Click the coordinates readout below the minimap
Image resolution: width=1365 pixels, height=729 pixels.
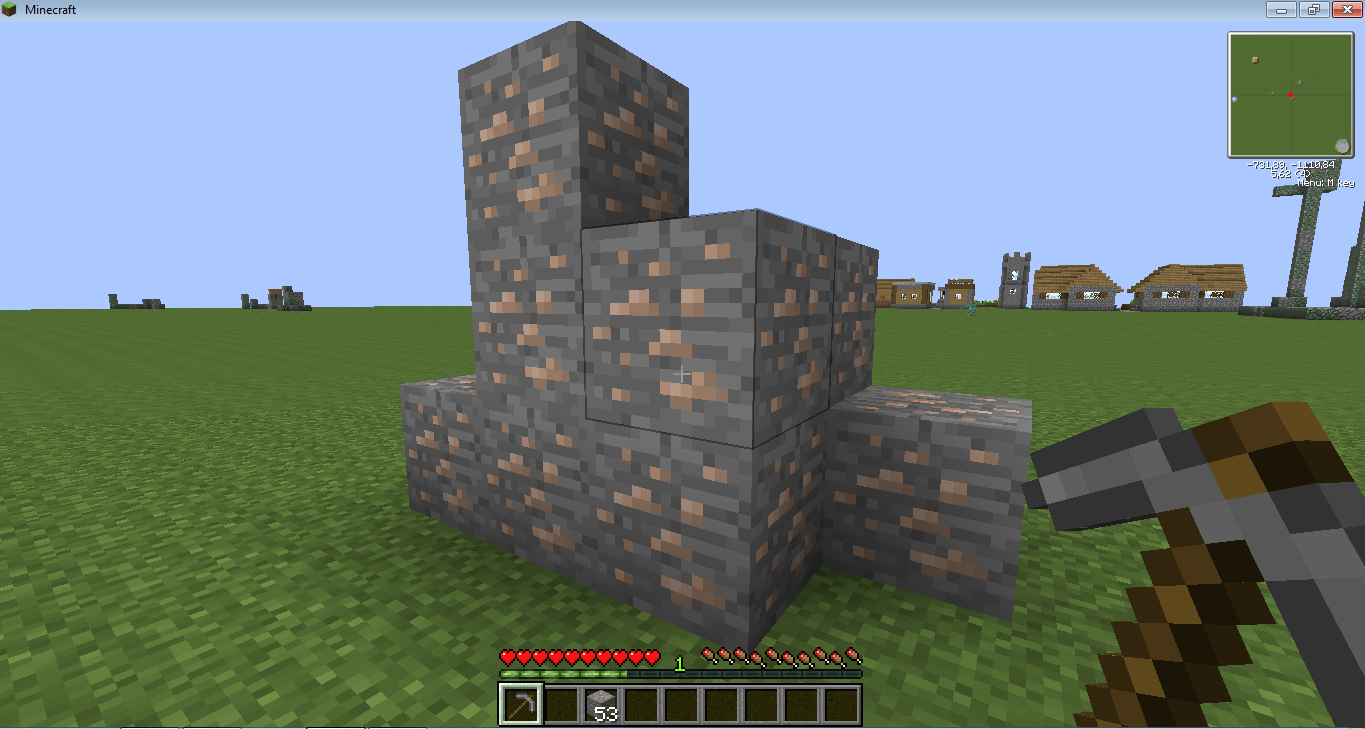(x=1291, y=163)
